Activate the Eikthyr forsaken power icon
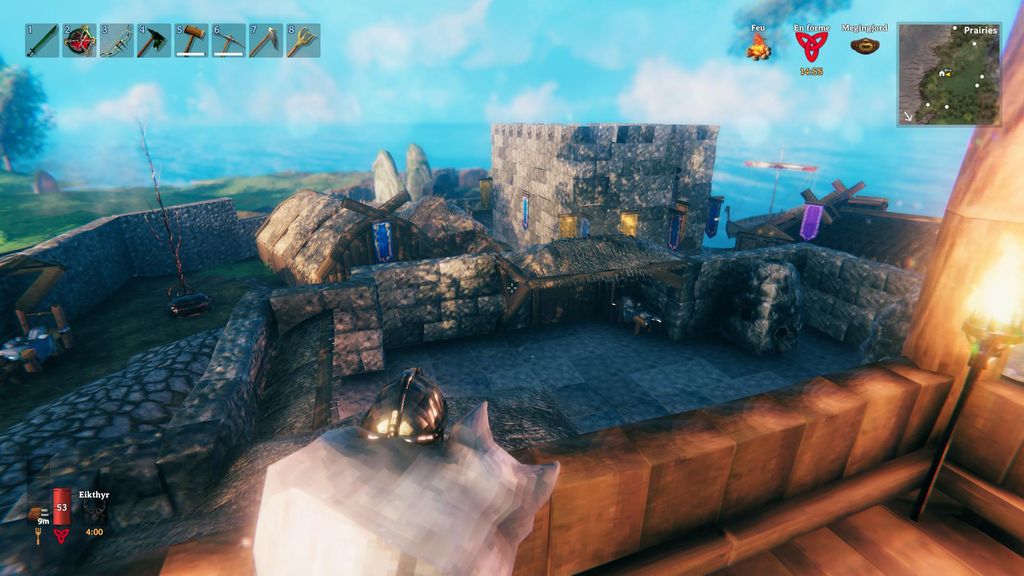The height and width of the screenshot is (576, 1024). 94,512
